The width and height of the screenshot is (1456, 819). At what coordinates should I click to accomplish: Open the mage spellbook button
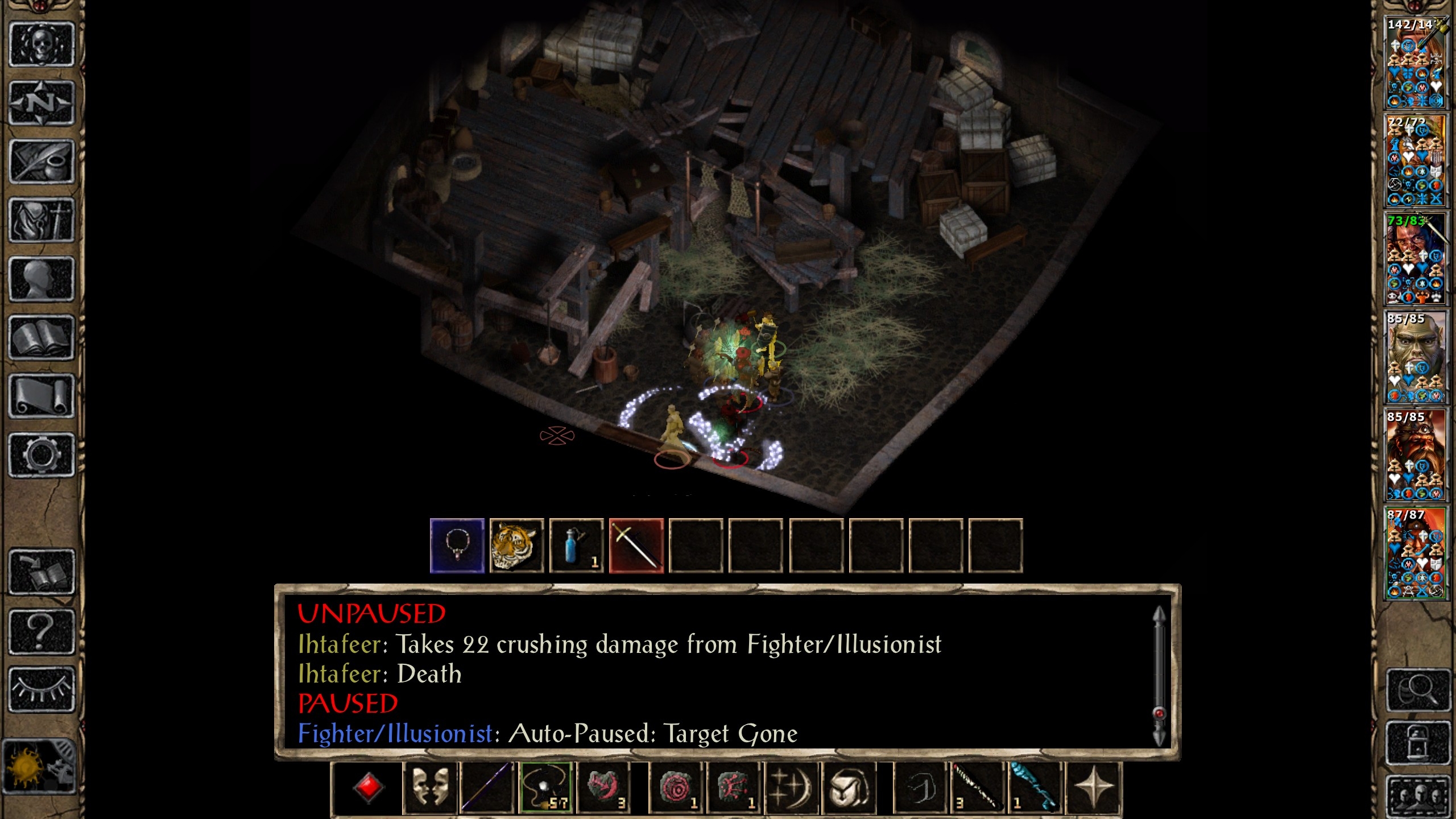click(x=42, y=338)
